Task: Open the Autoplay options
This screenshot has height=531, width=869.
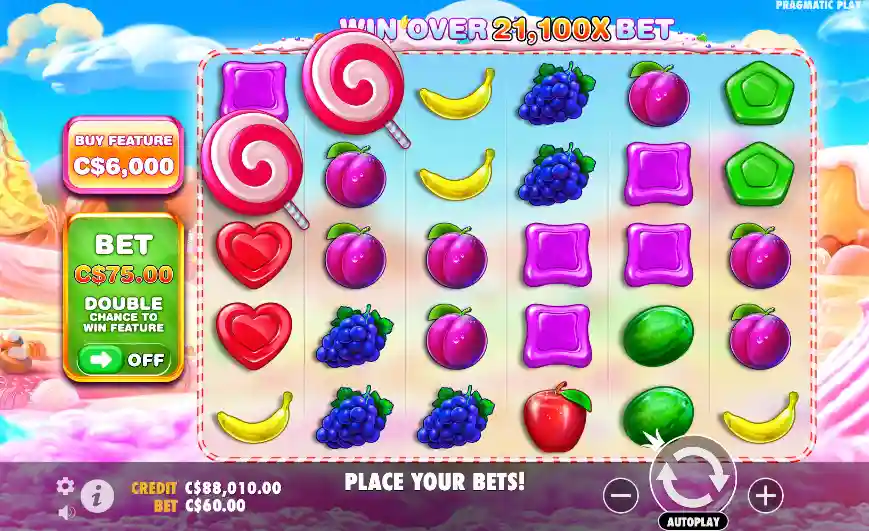Action: 692,521
